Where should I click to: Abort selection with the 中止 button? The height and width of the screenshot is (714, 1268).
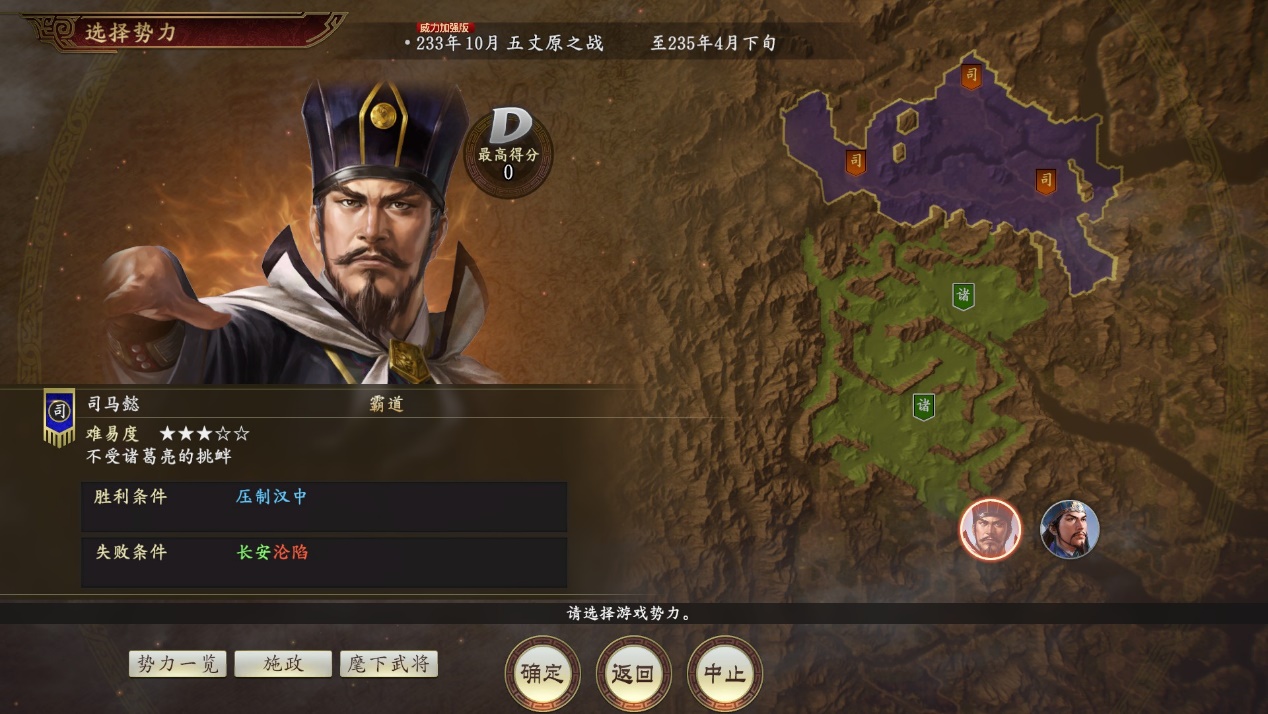tap(724, 673)
